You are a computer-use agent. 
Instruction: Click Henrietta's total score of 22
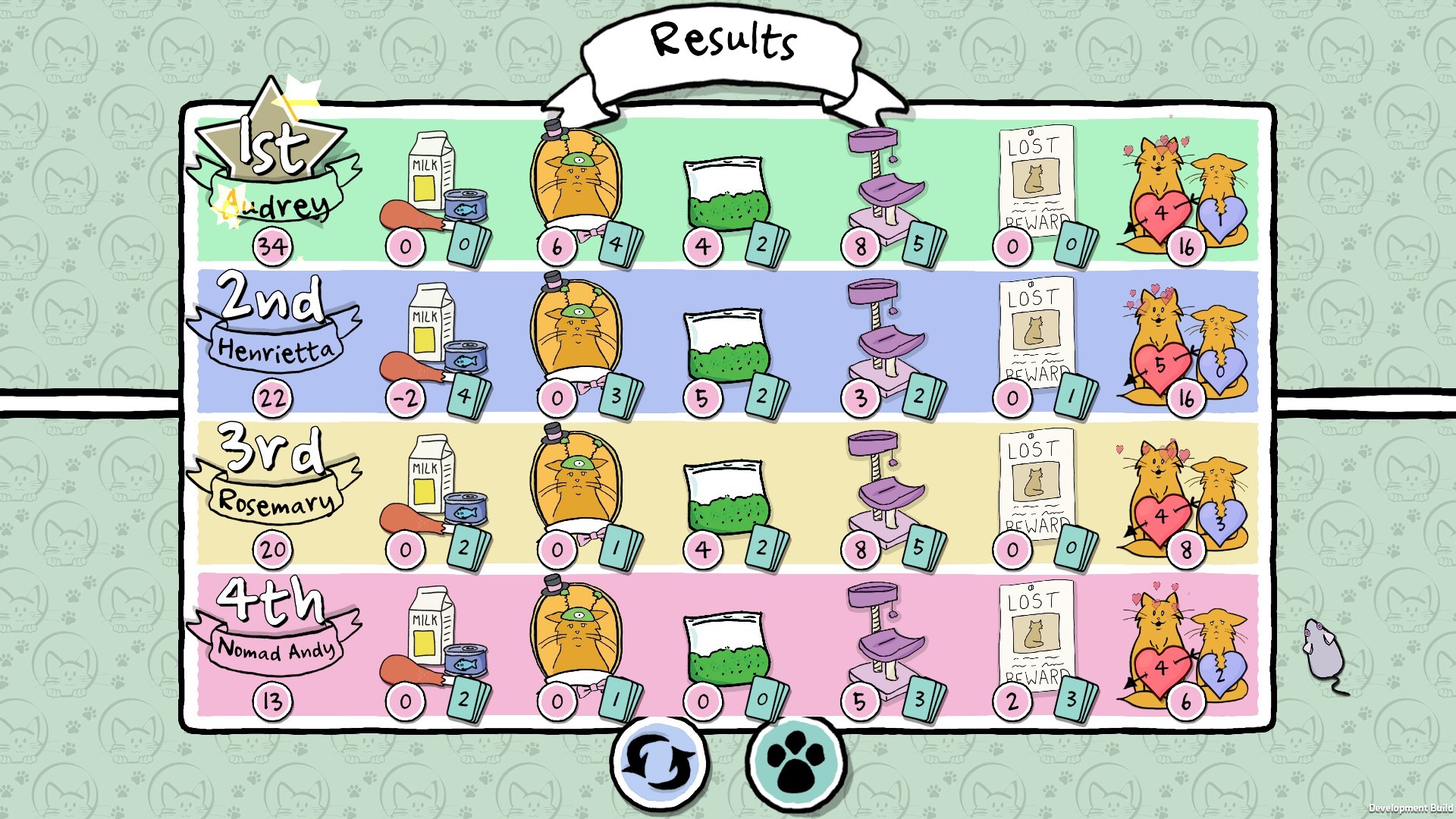(274, 397)
